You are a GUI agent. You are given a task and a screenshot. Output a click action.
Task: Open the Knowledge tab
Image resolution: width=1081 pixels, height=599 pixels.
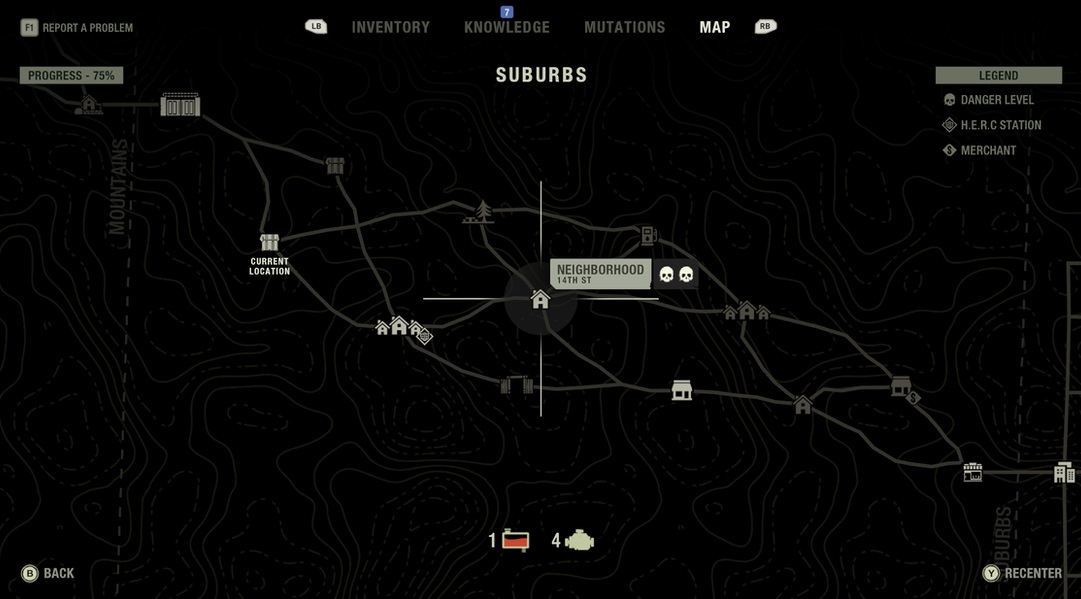(507, 27)
